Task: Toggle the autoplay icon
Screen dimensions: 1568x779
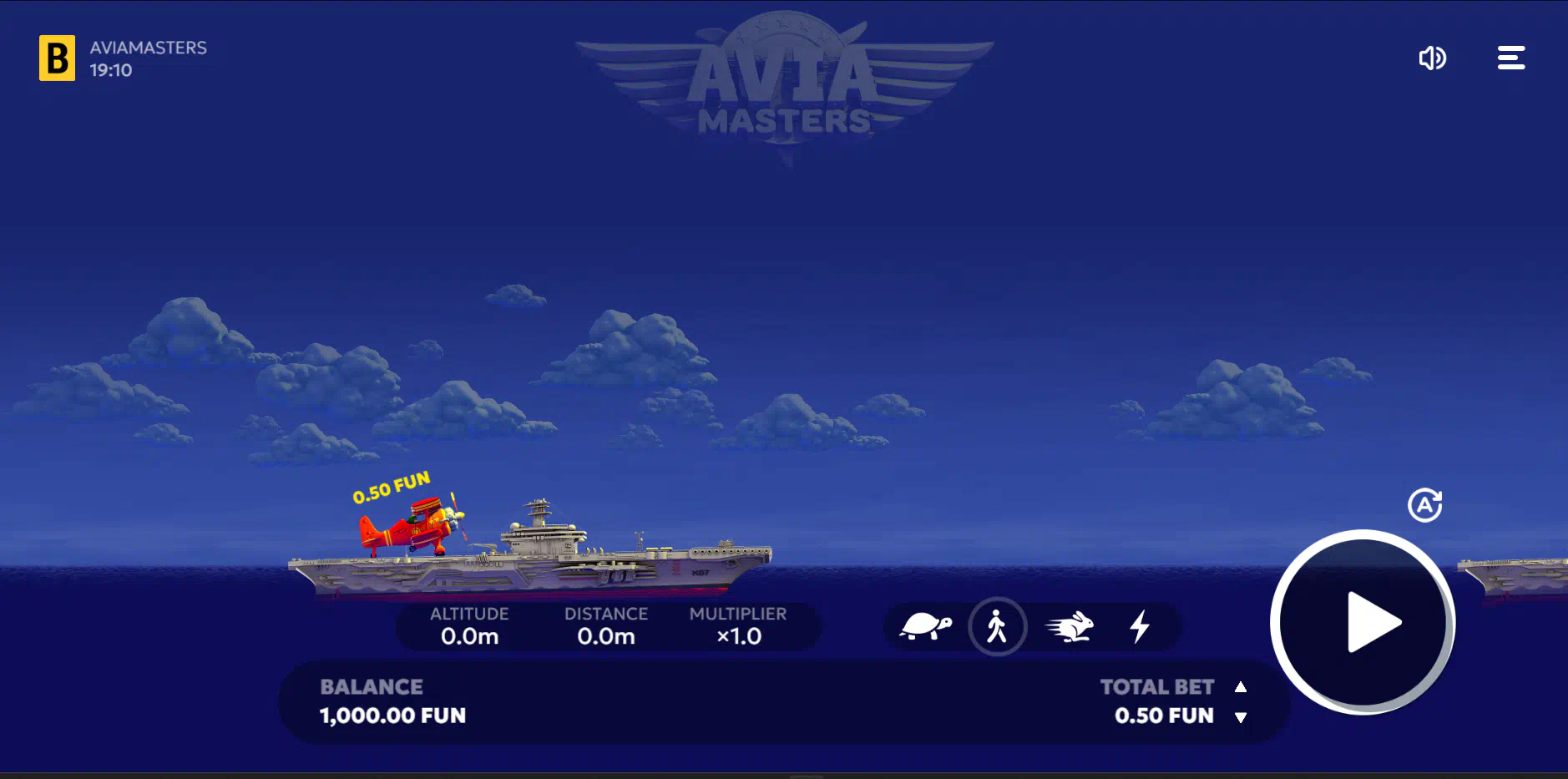Action: [x=1424, y=505]
